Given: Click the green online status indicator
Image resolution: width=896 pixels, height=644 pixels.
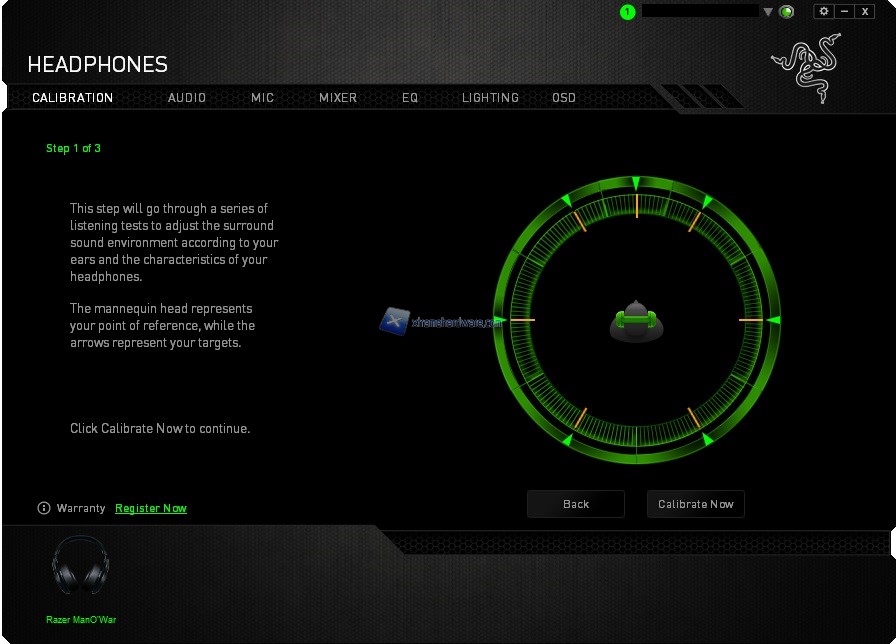Looking at the screenshot, I should tap(787, 12).
